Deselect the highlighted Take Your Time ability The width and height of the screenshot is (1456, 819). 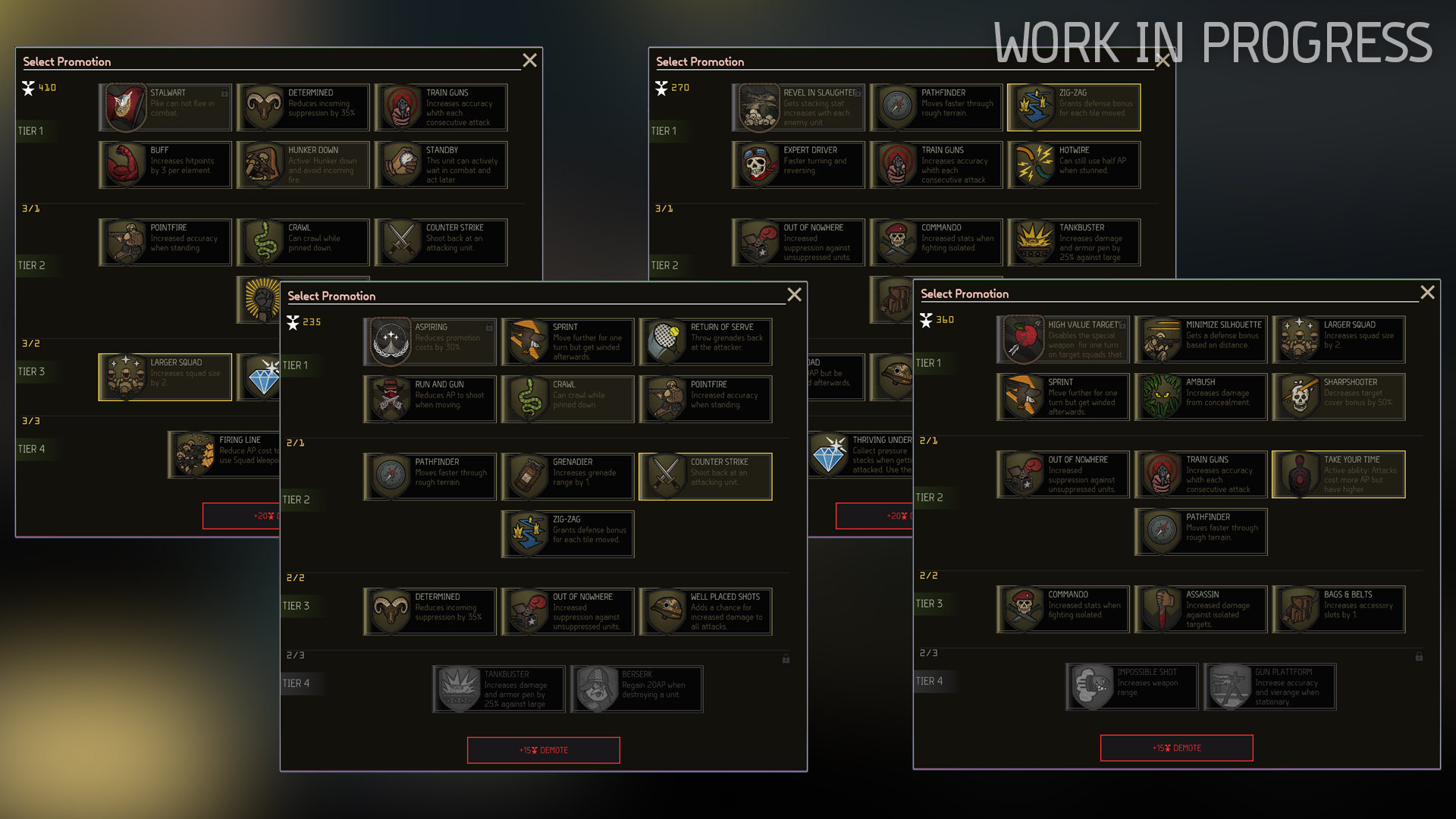click(1338, 474)
